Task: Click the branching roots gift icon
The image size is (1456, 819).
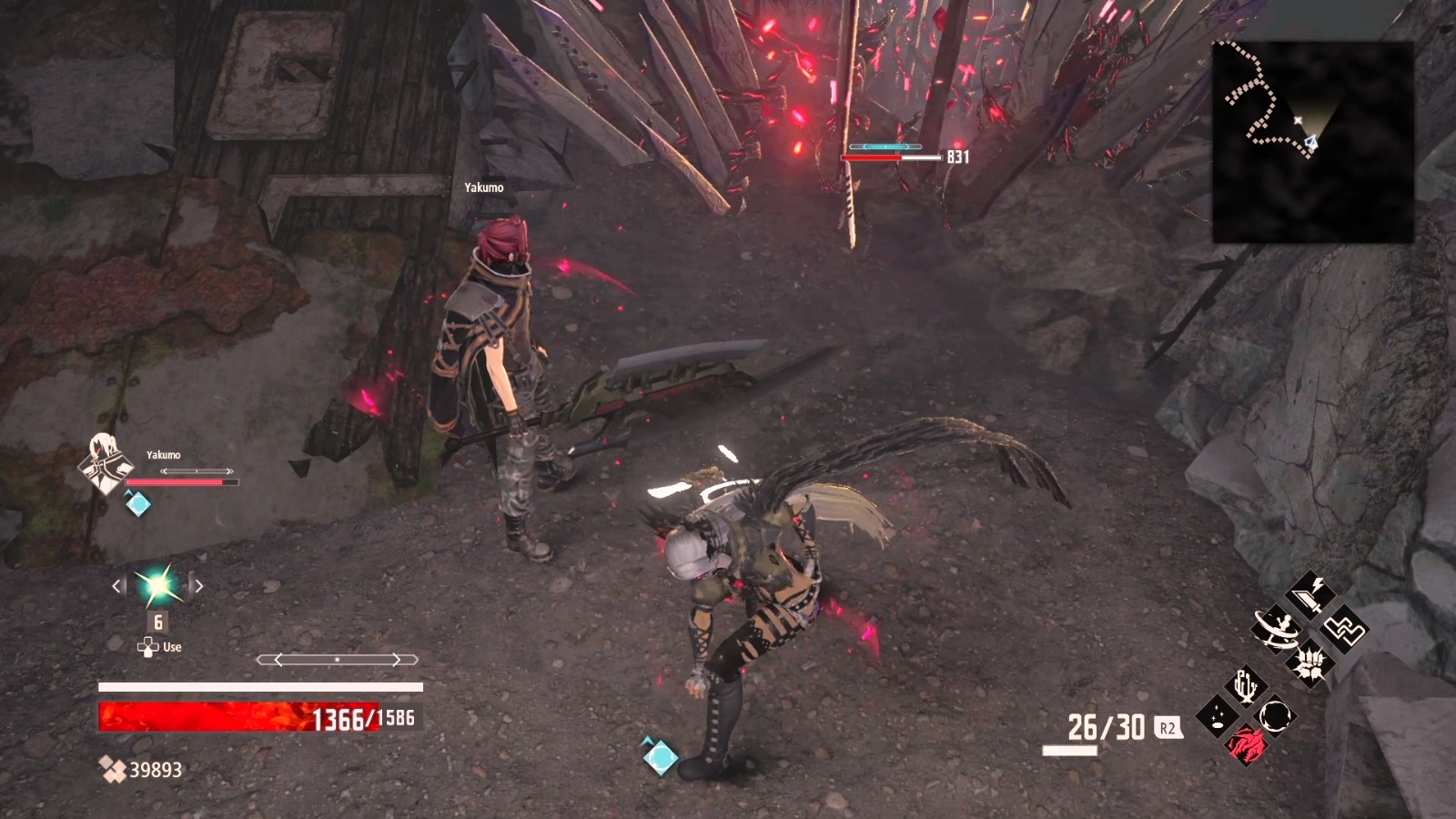Action: coord(1245,685)
